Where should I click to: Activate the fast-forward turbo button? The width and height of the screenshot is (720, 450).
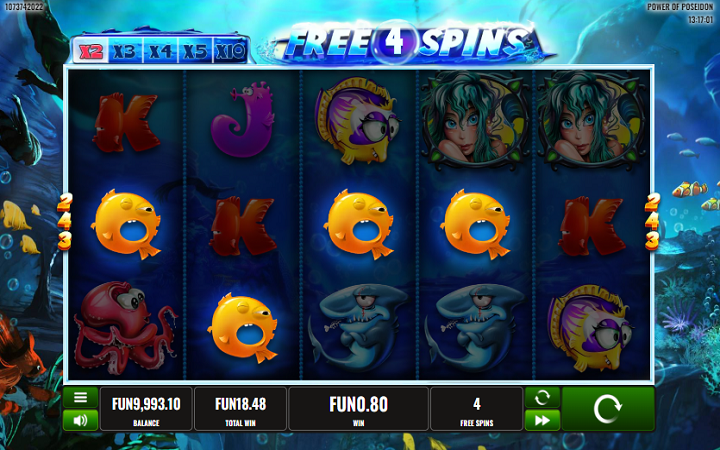click(541, 420)
